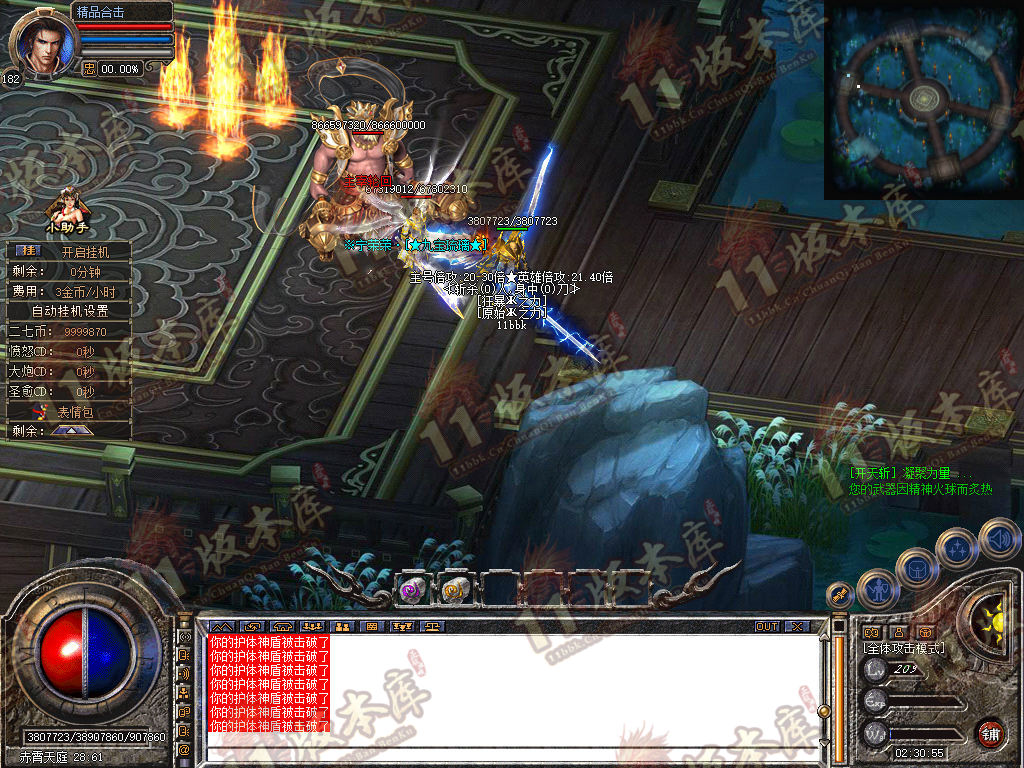1024x768 pixels.
Task: Toggle sound with the speaker button
Action: click(x=999, y=538)
